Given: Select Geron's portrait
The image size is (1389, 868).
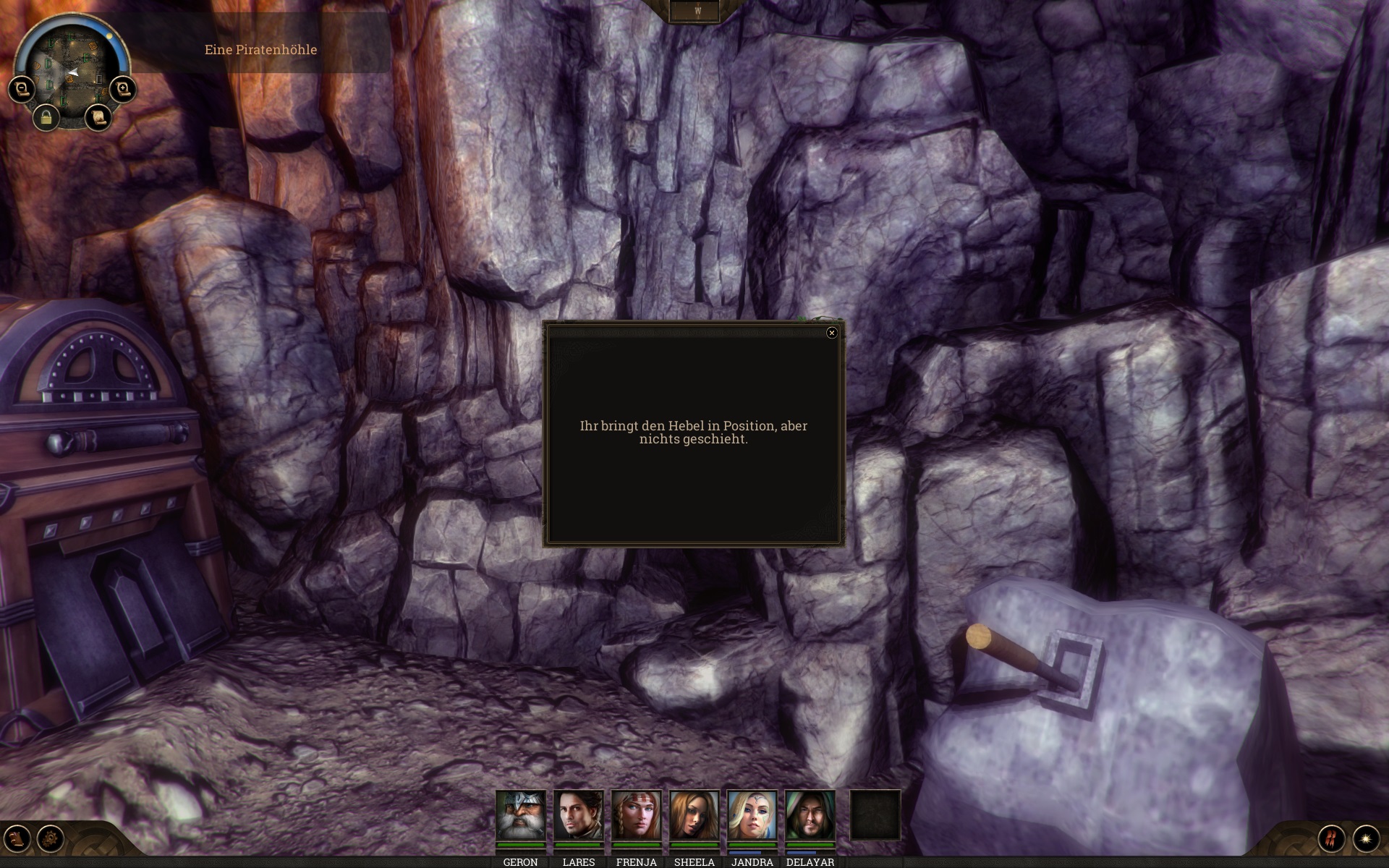Looking at the screenshot, I should [x=521, y=815].
